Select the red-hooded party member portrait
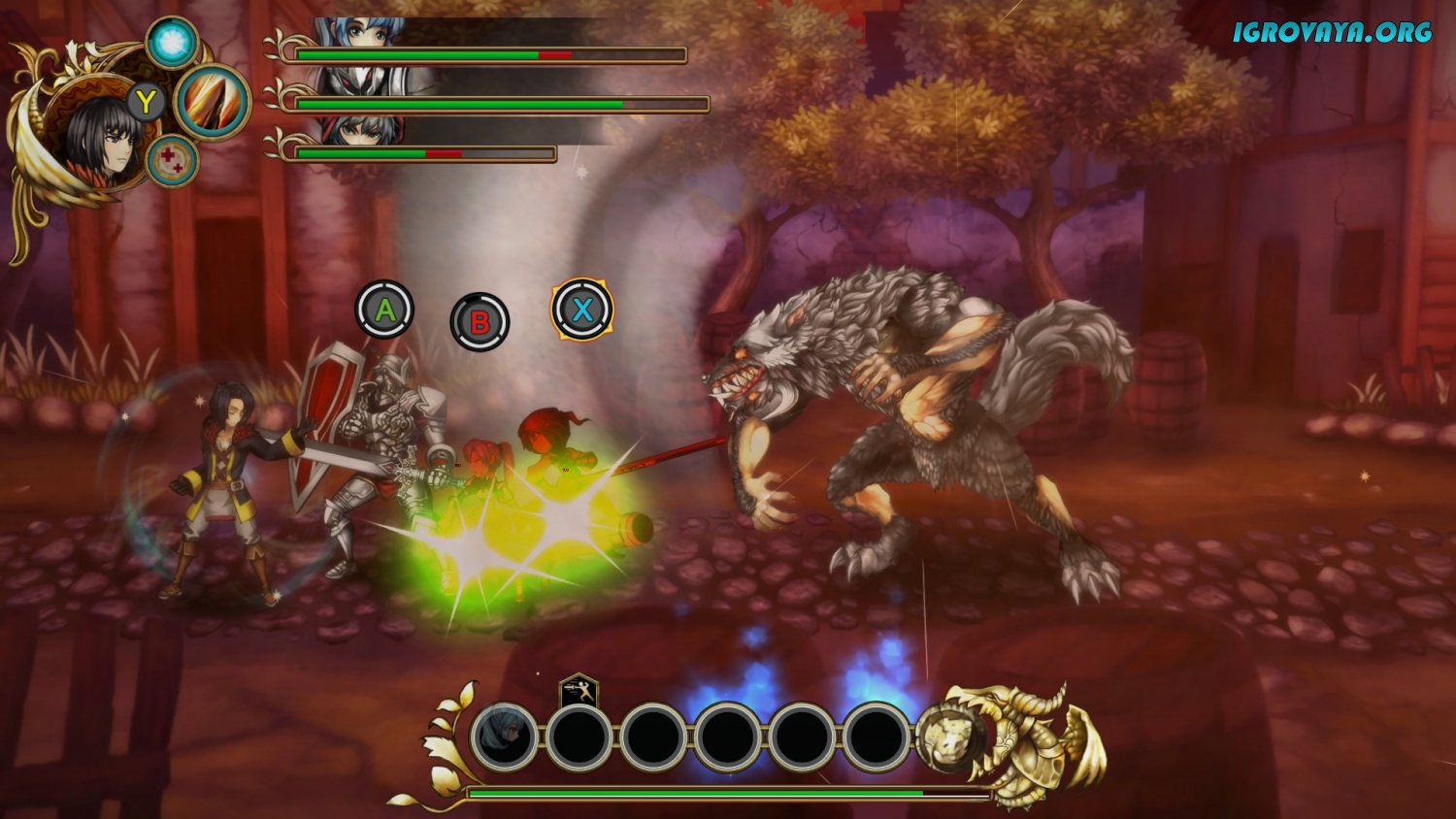 (361, 131)
